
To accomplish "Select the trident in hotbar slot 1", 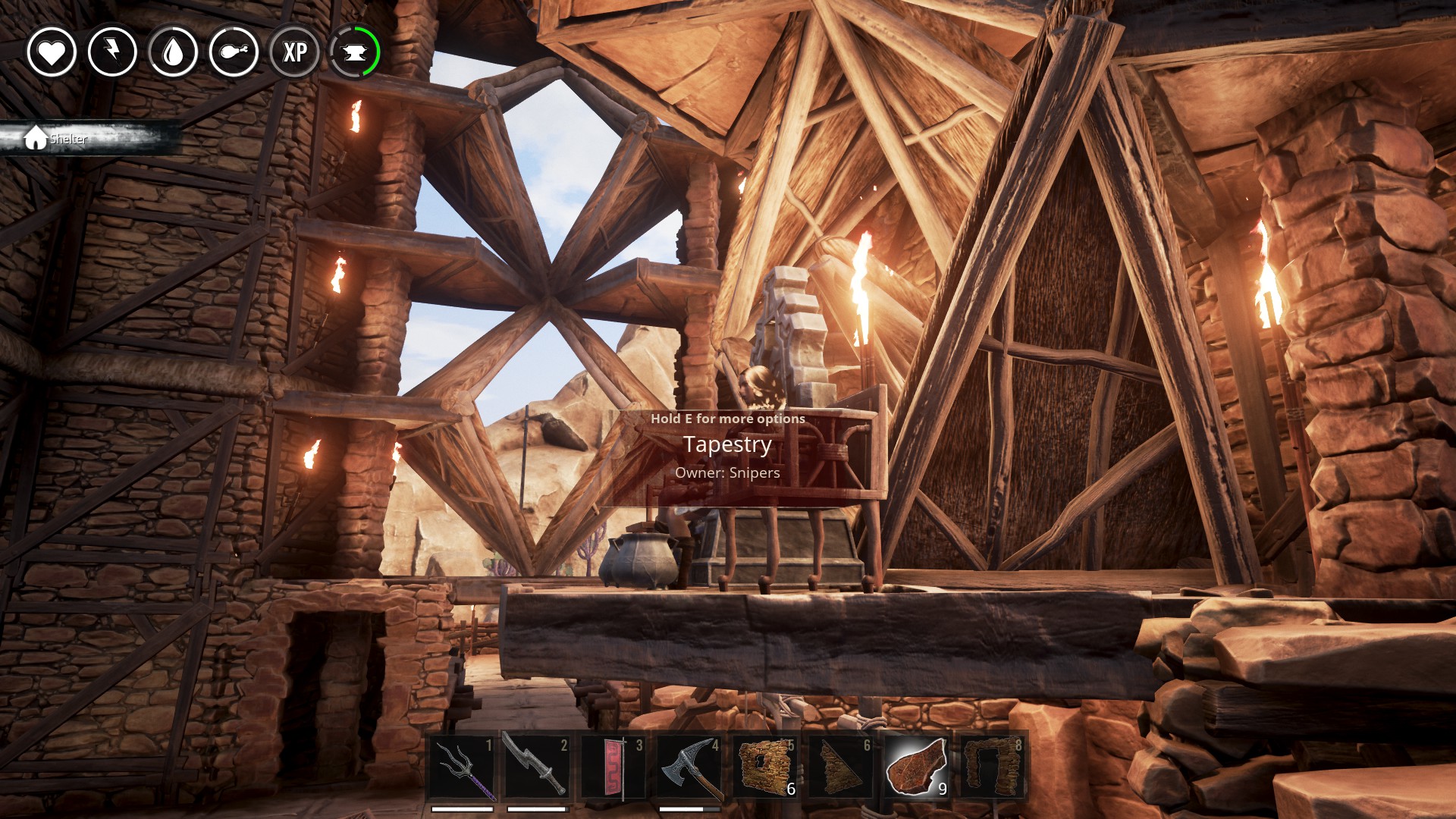I will click(x=462, y=767).
